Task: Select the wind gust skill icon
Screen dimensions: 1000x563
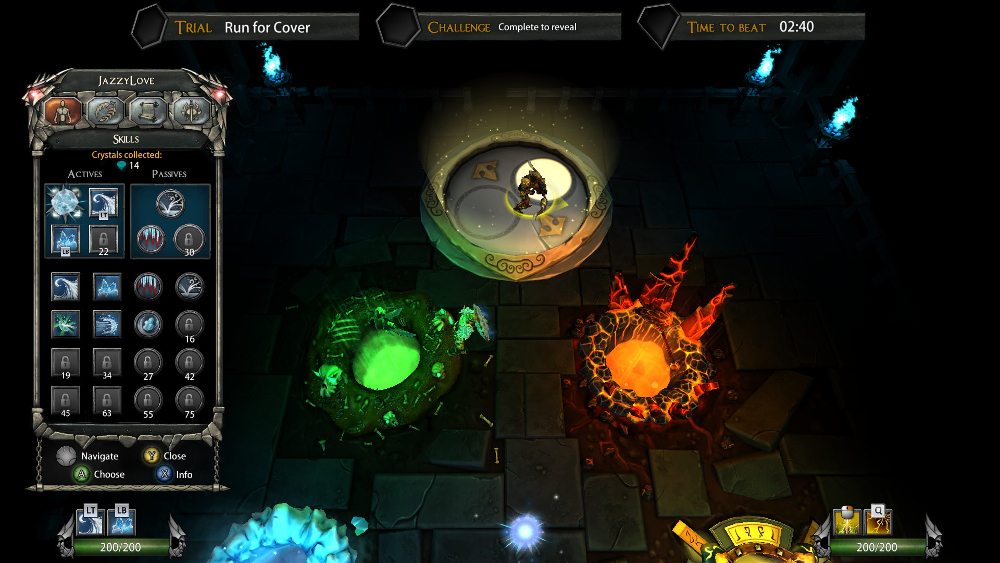Action: 107,324
